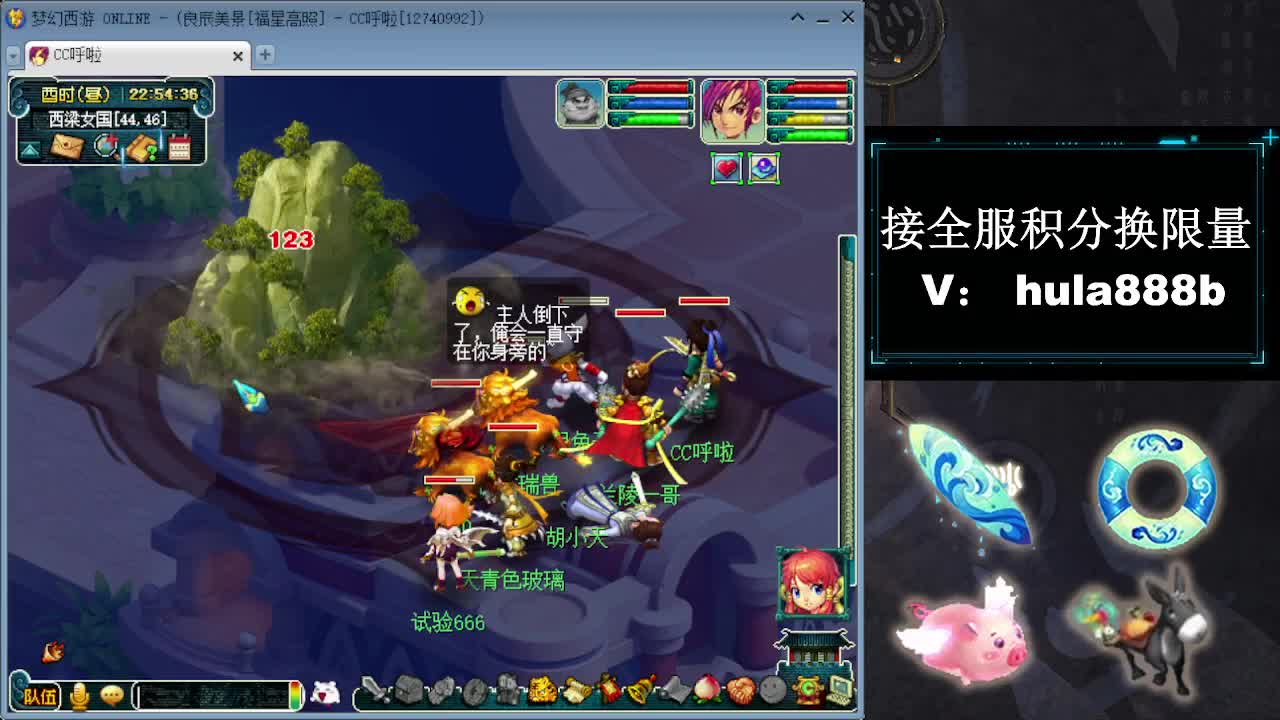1280x720 pixels.
Task: Click the quest guide icon with the question mark
Action: point(144,147)
